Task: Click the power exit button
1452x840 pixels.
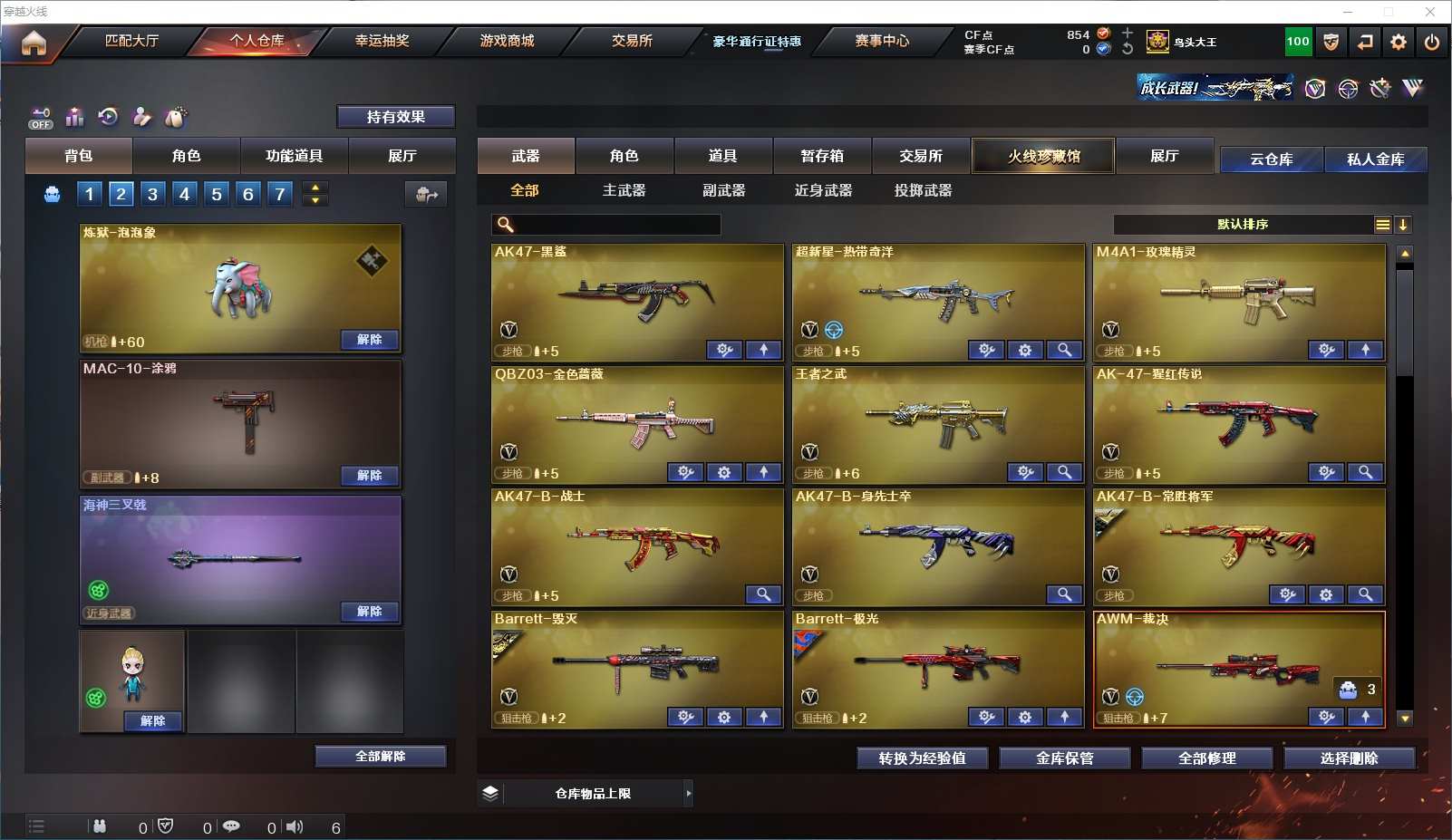Action: [1432, 42]
